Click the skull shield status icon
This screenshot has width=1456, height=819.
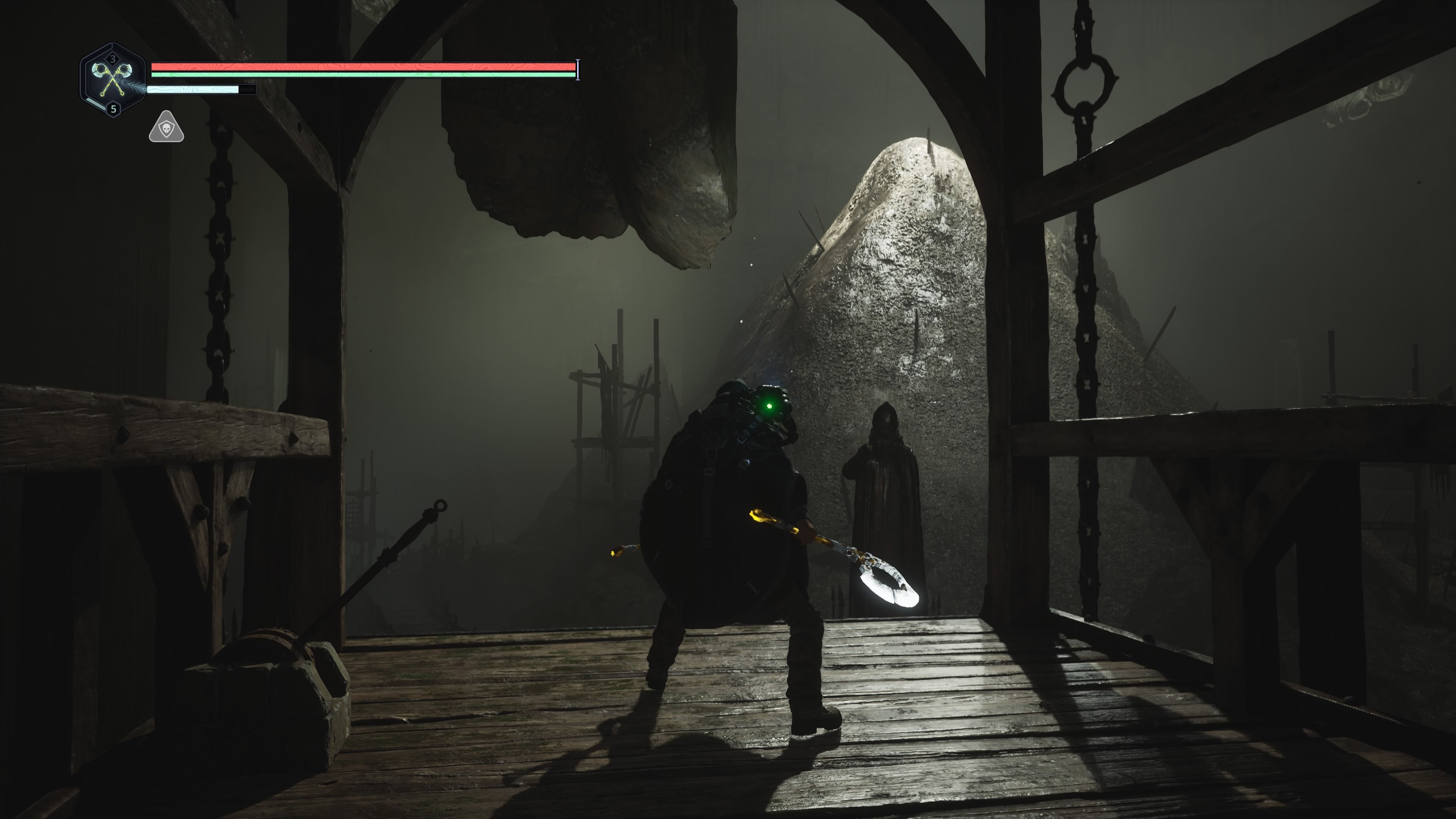166,128
